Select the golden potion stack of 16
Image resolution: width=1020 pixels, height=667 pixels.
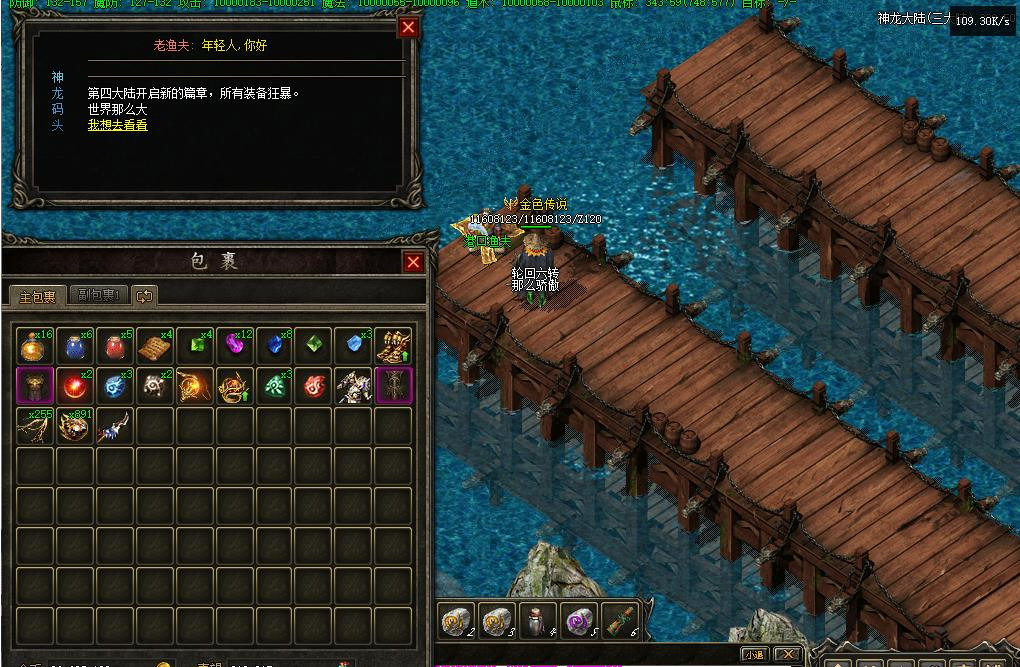(35, 346)
